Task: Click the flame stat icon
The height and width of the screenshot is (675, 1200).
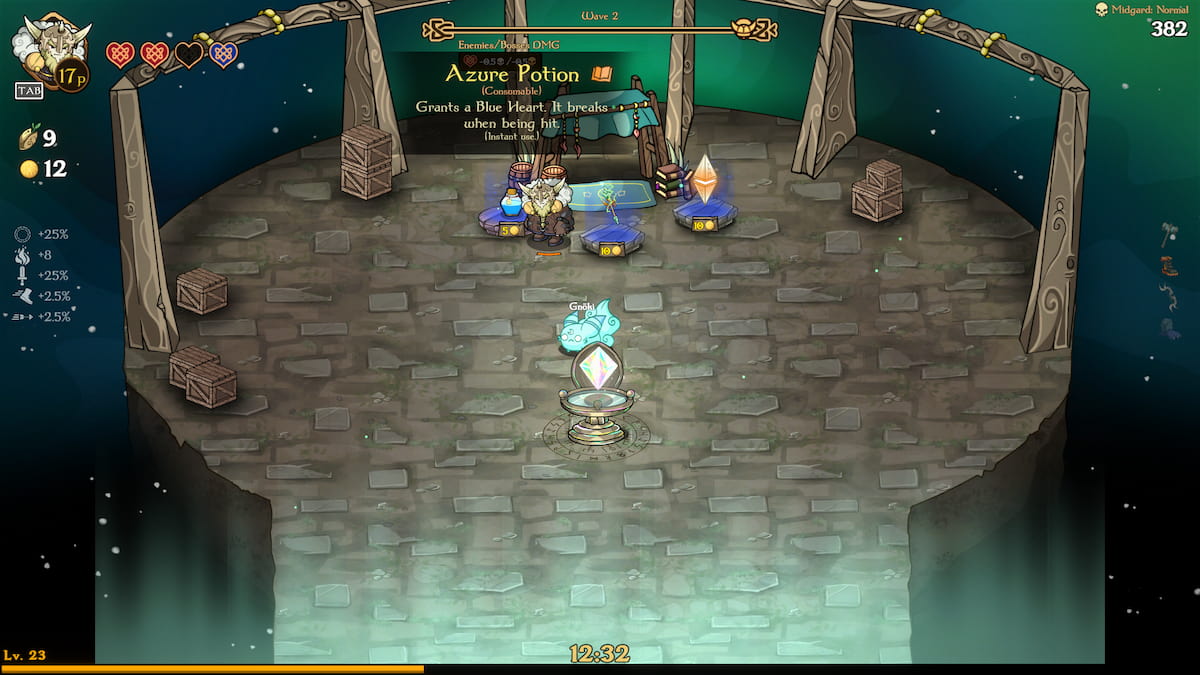Action: (23, 255)
